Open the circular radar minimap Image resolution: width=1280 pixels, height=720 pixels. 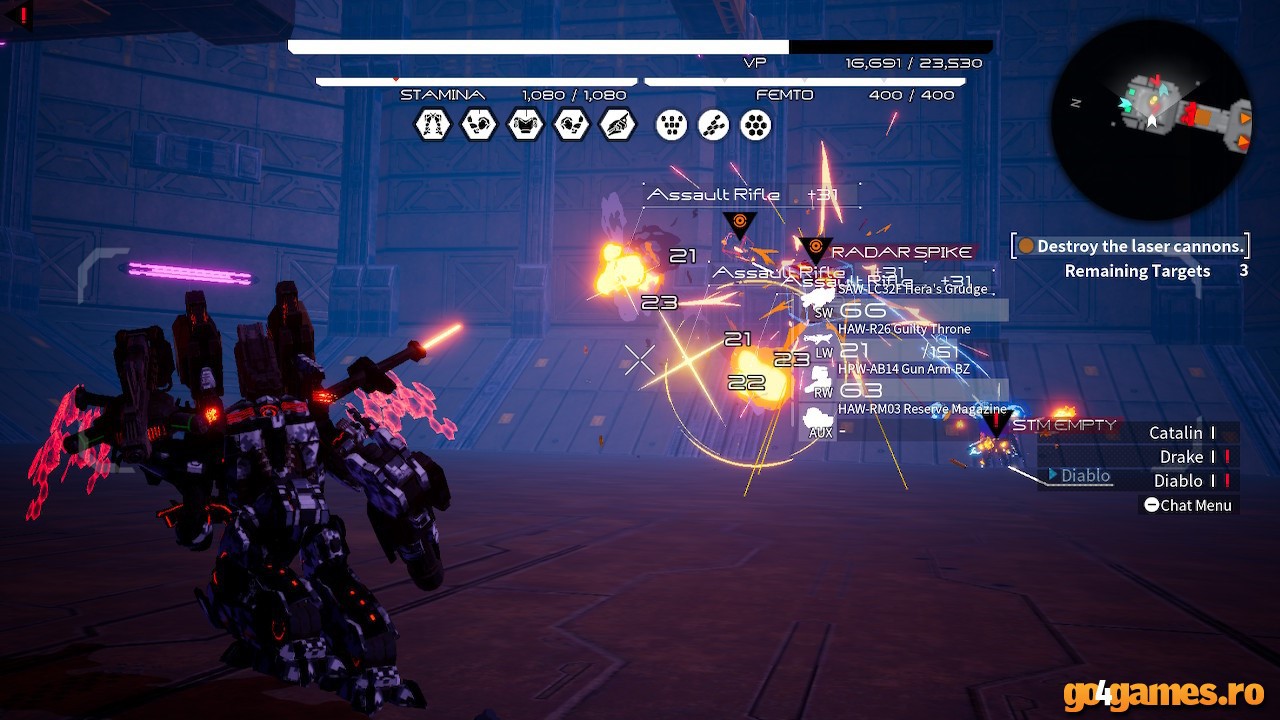(x=1151, y=120)
